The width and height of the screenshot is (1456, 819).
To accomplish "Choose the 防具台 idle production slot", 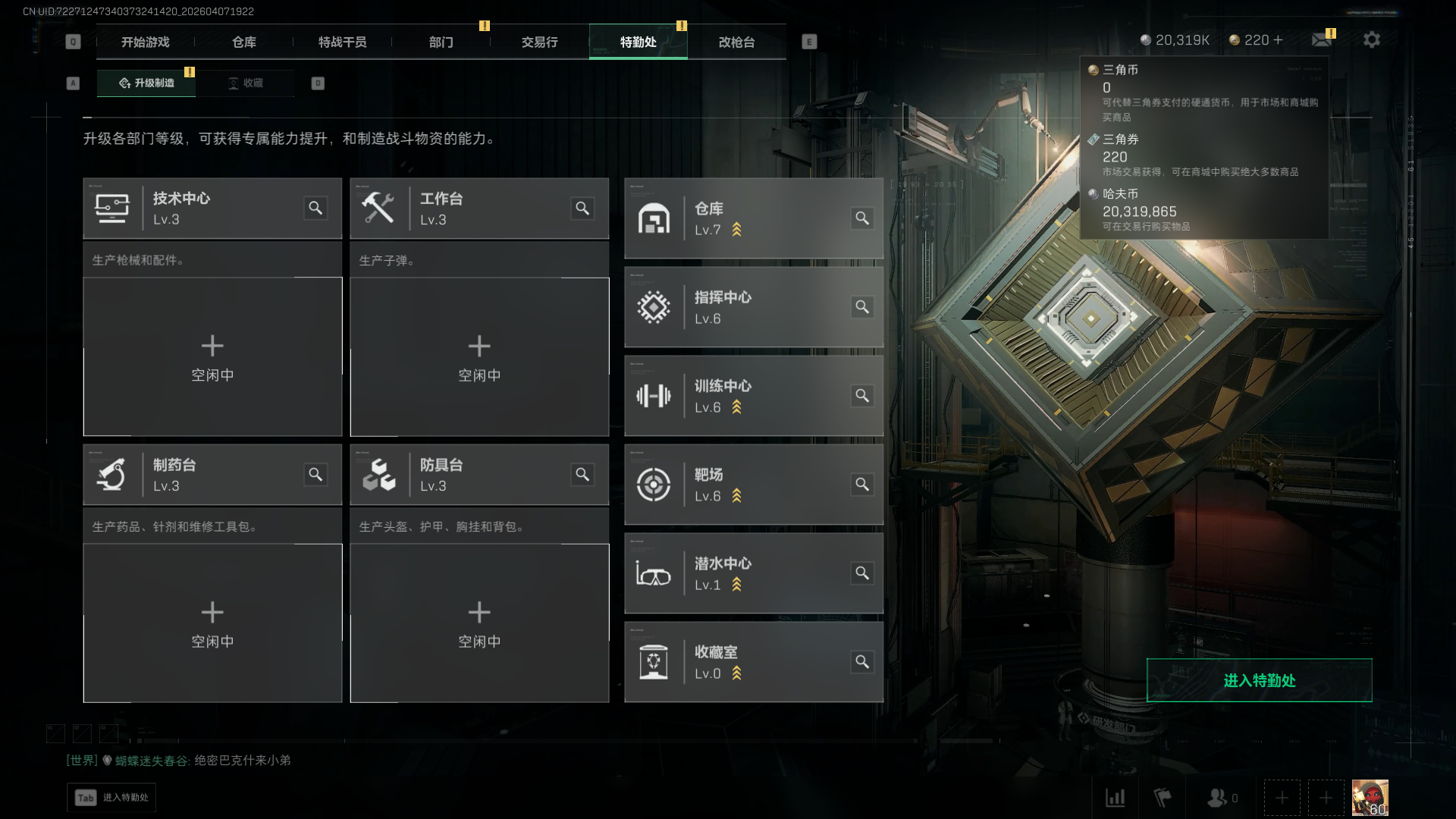I will (x=479, y=623).
